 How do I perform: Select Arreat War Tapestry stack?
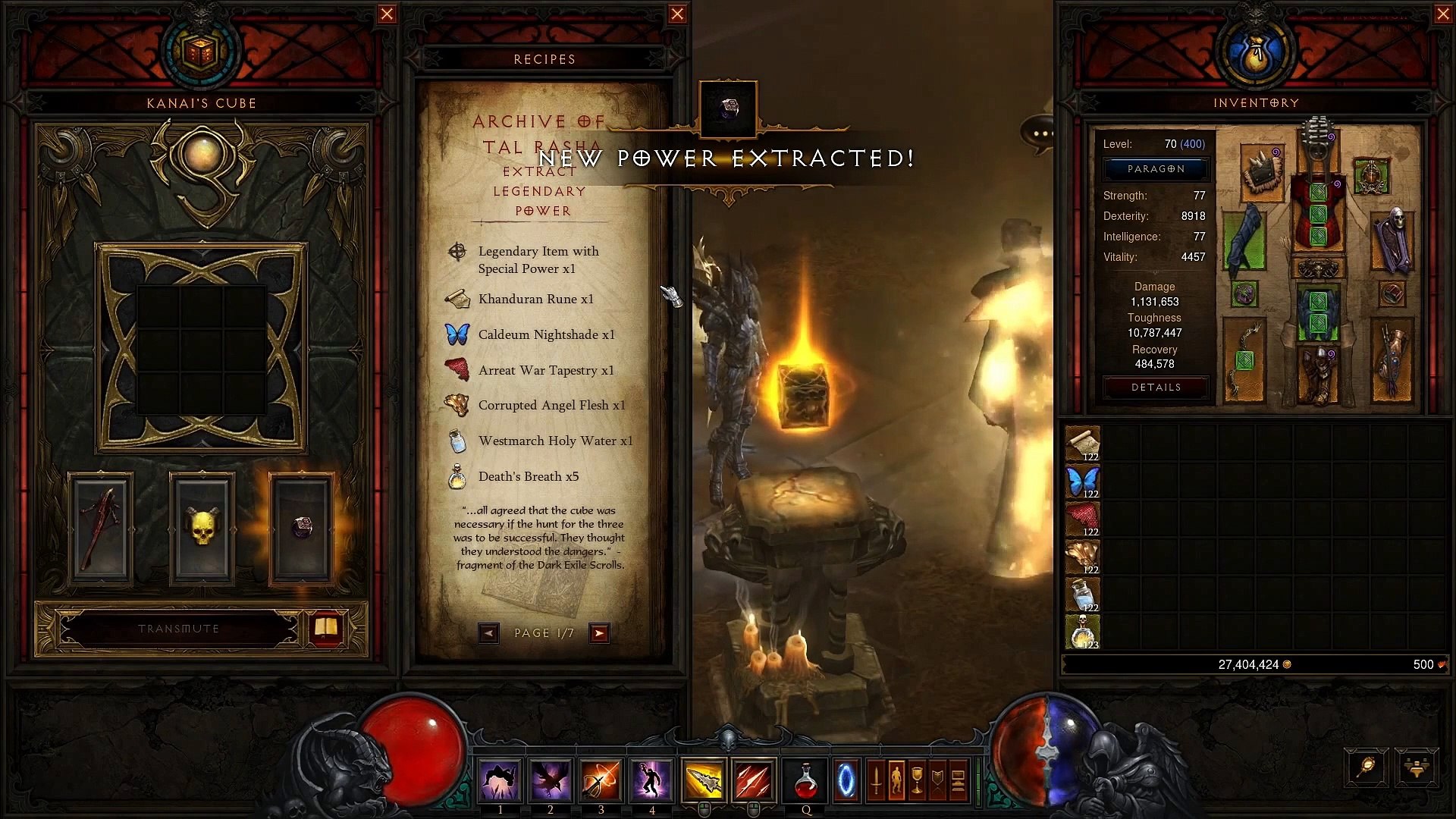pos(1082,519)
